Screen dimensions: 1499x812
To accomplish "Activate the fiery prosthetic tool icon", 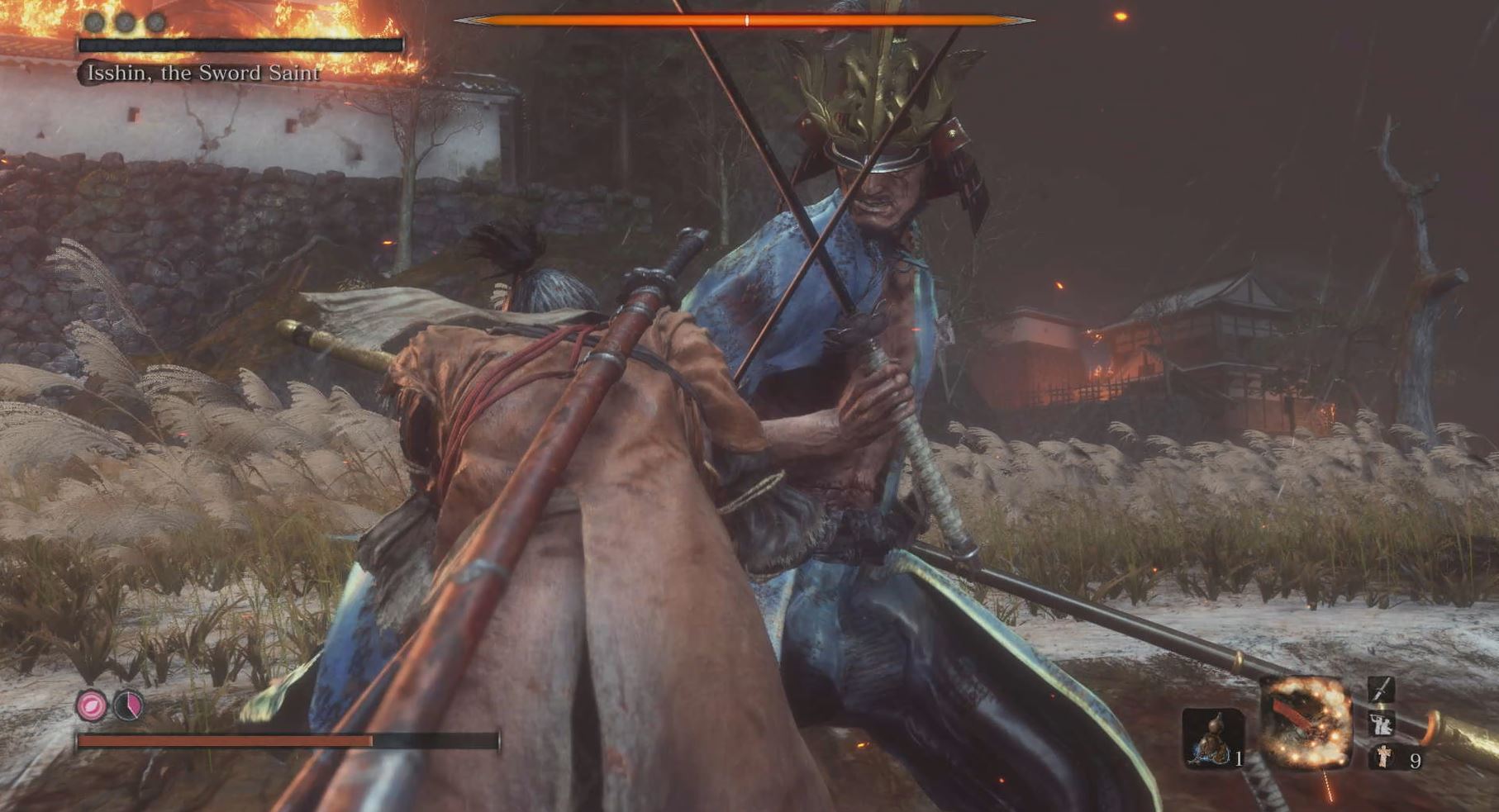I will [1306, 721].
